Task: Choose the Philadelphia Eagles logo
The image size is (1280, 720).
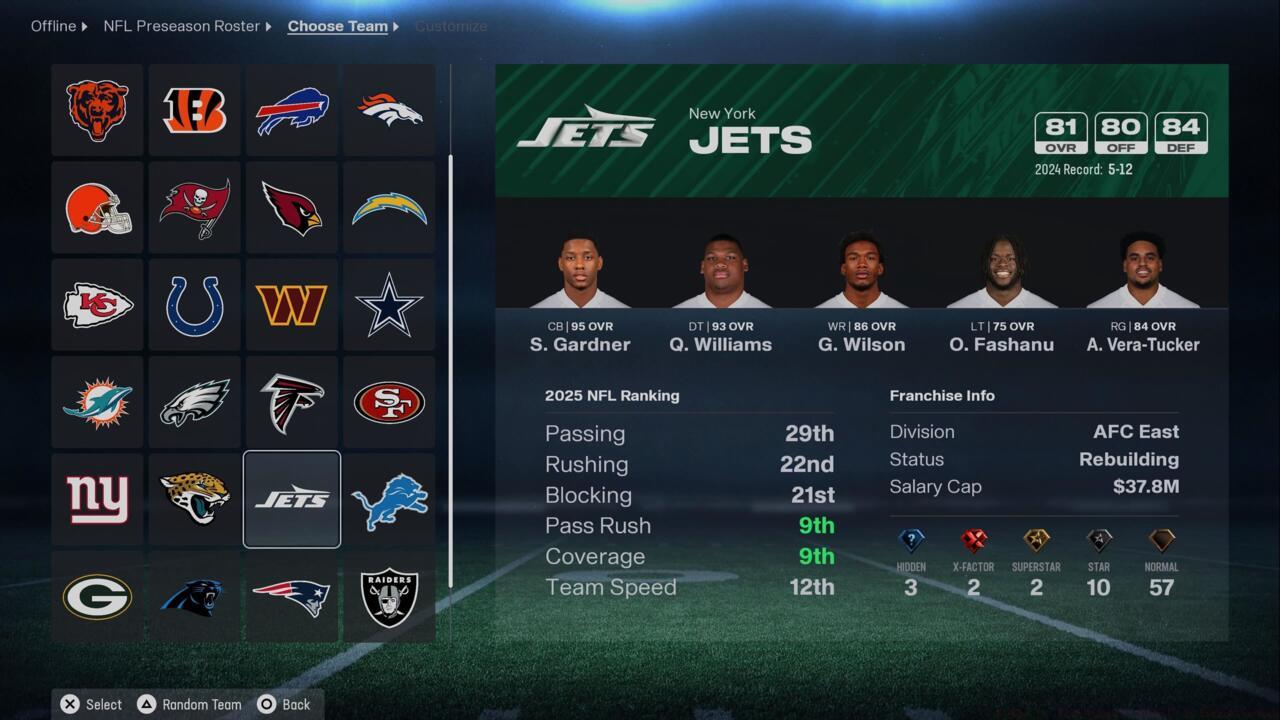Action: pyautogui.click(x=194, y=402)
